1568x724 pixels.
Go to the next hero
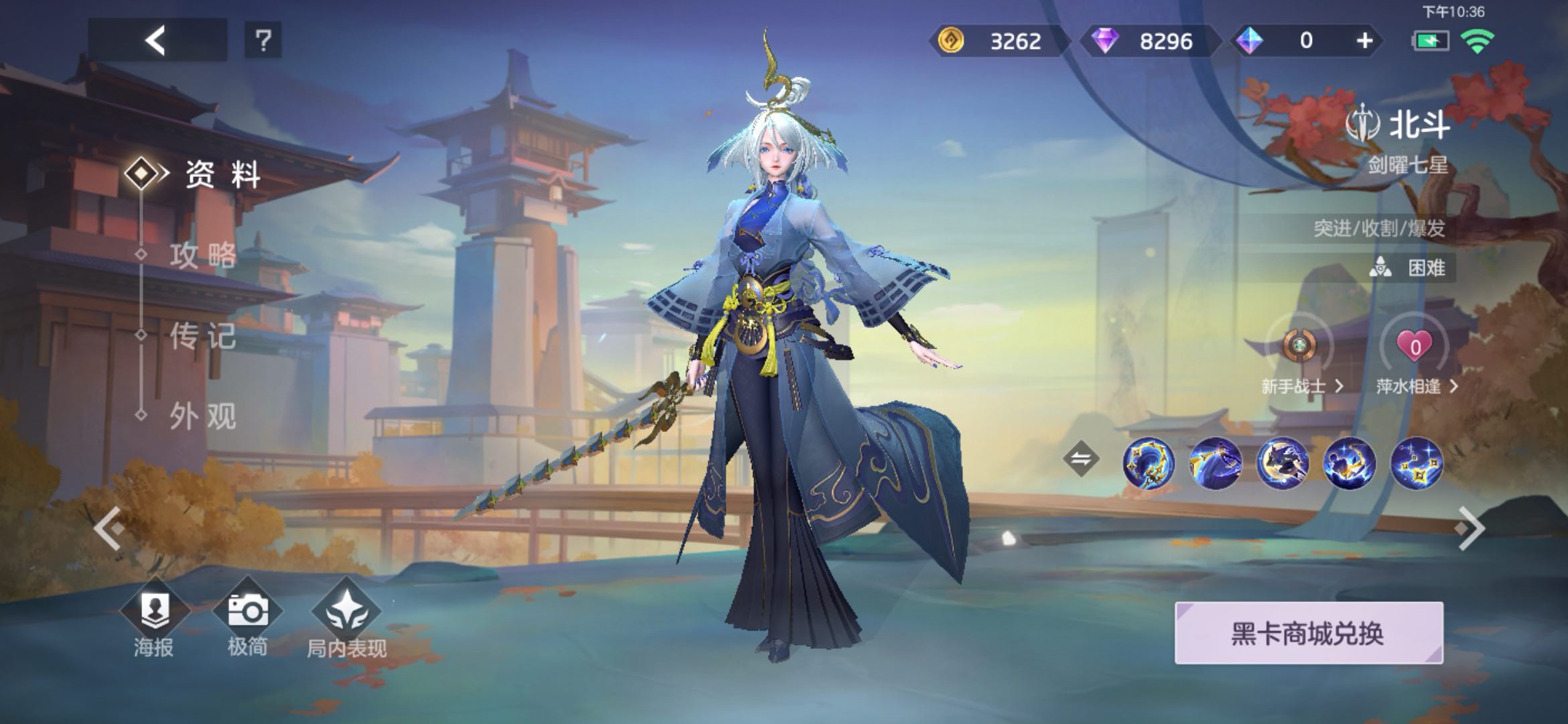pyautogui.click(x=1470, y=528)
